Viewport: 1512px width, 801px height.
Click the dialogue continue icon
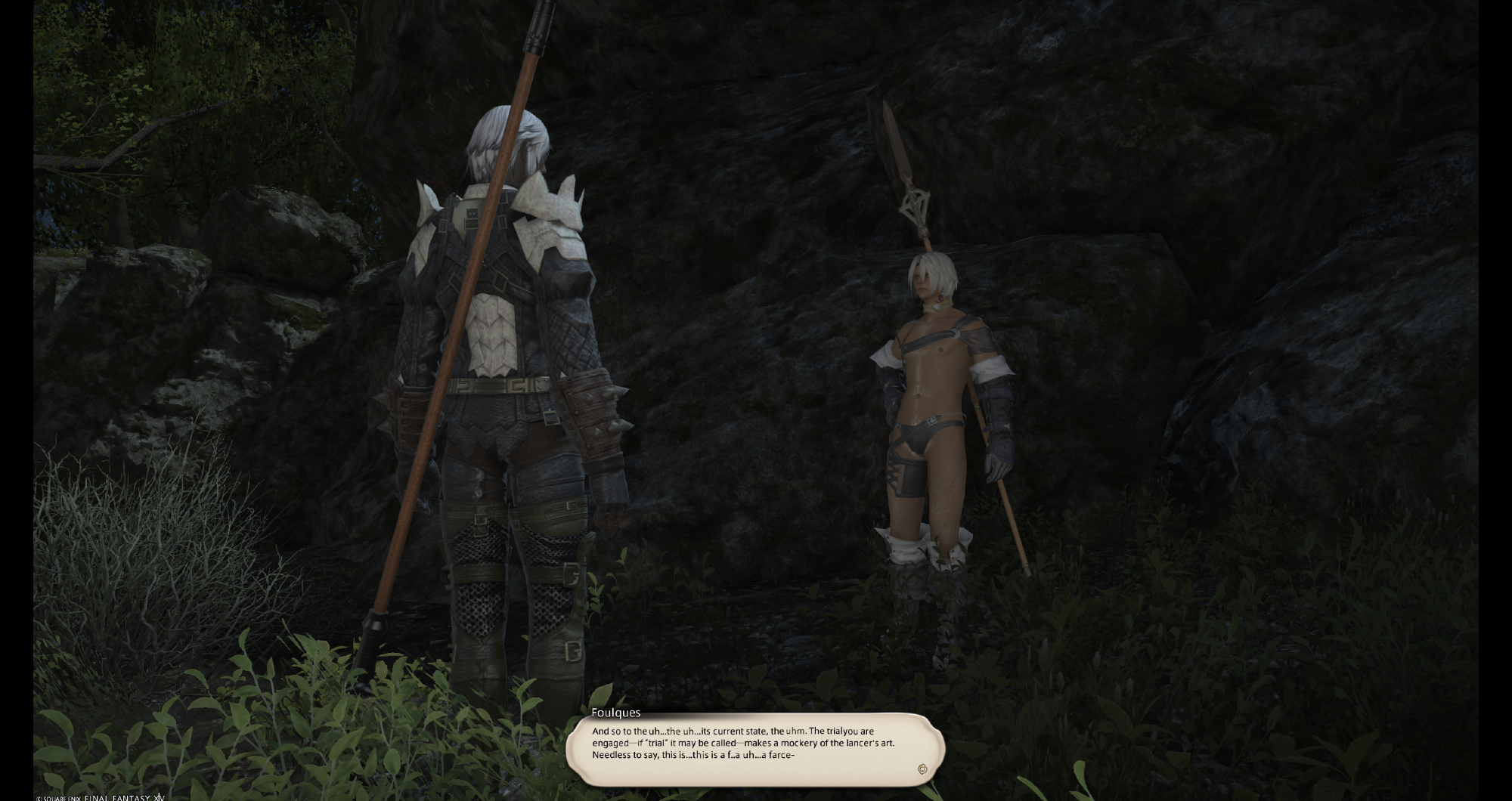click(922, 769)
